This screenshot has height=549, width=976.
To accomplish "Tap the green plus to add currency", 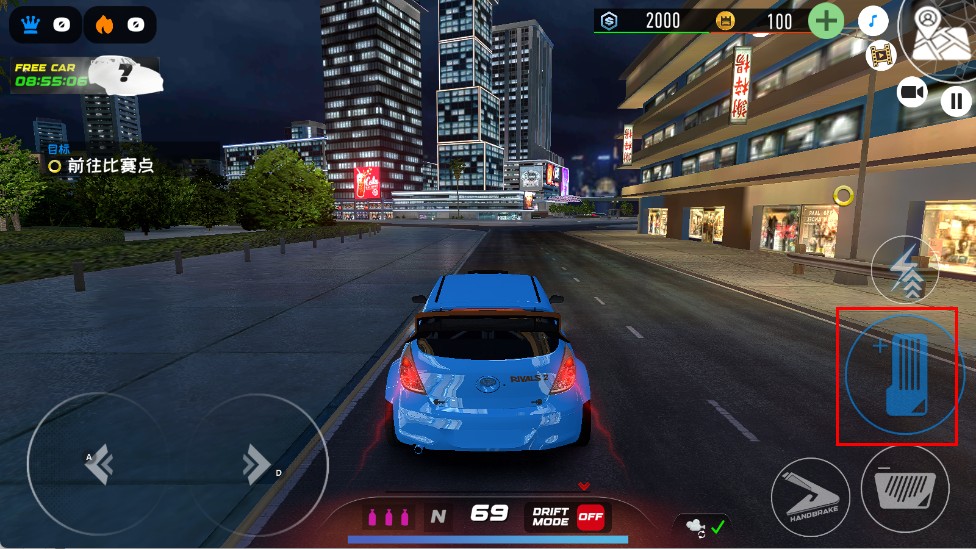I will pyautogui.click(x=825, y=21).
